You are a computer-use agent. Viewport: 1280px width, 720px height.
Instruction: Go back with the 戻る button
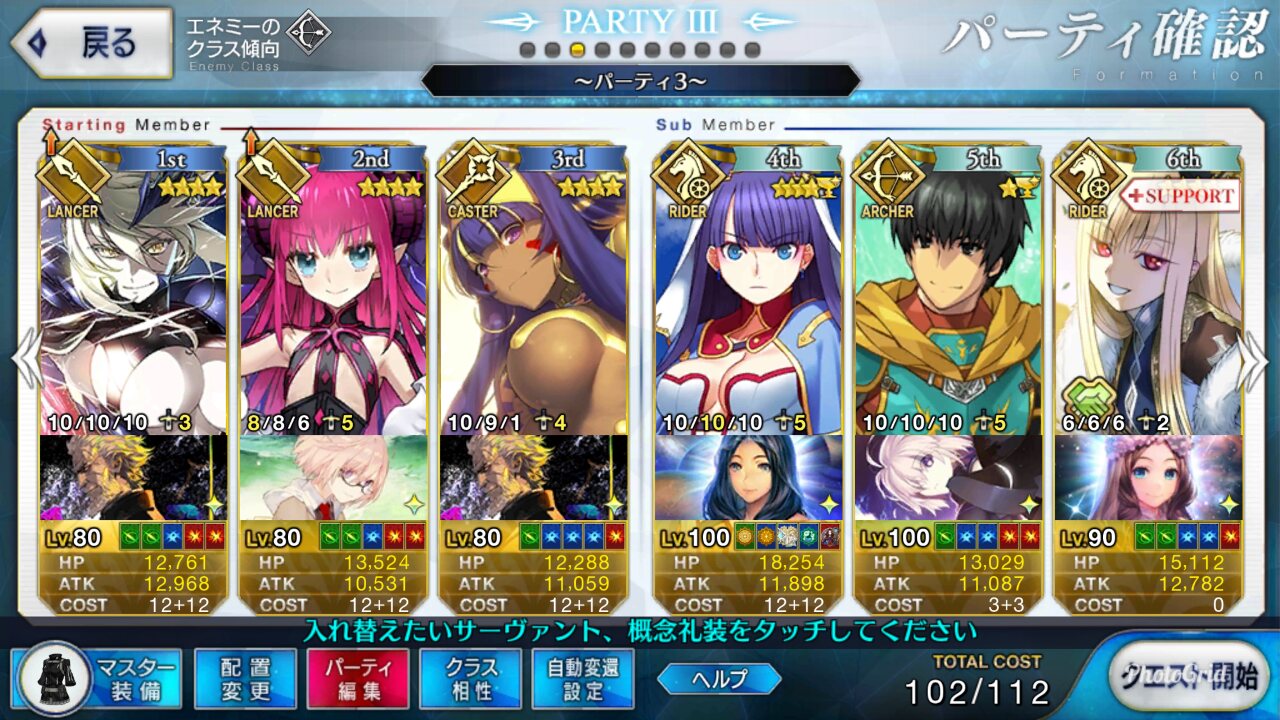[x=90, y=44]
